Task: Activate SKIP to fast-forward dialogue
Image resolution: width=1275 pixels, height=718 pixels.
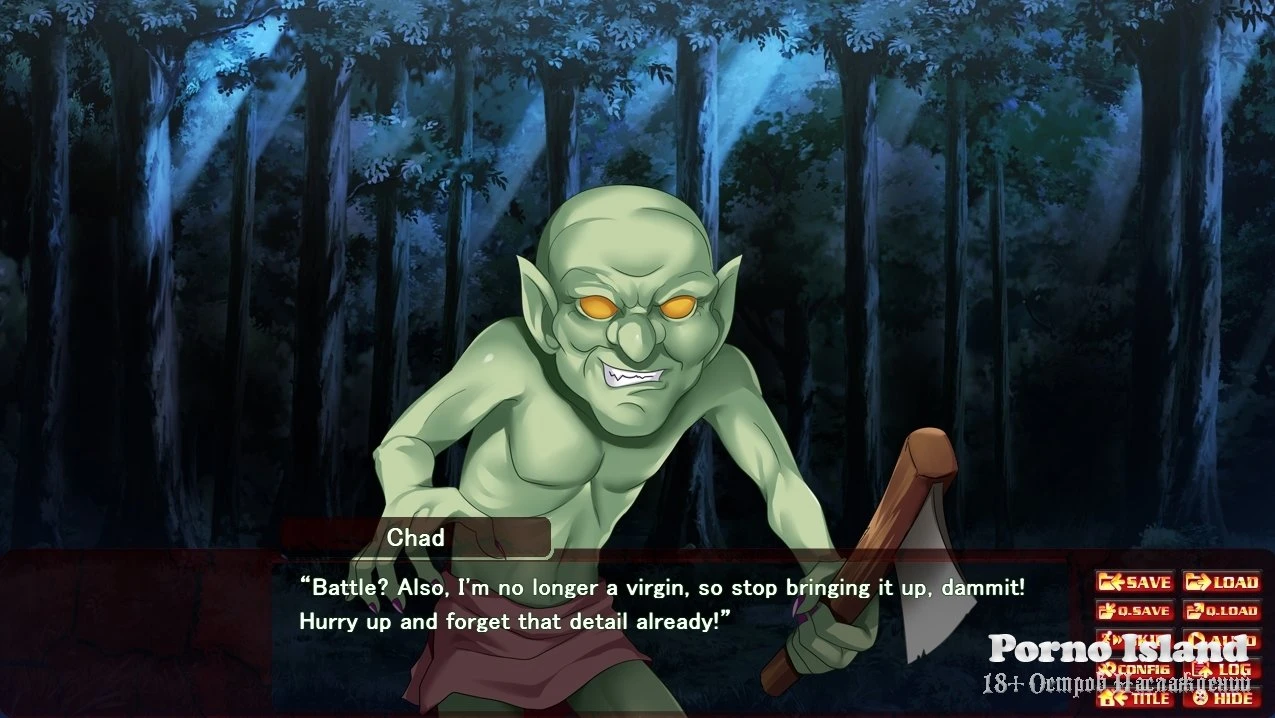Action: pyautogui.click(x=1135, y=640)
